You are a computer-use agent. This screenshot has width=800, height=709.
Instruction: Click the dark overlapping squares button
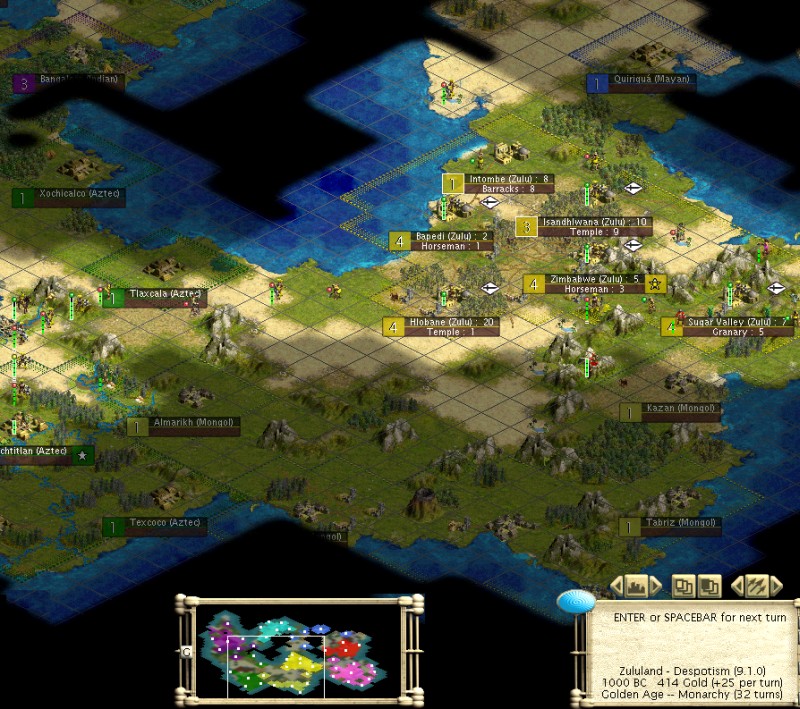(709, 586)
